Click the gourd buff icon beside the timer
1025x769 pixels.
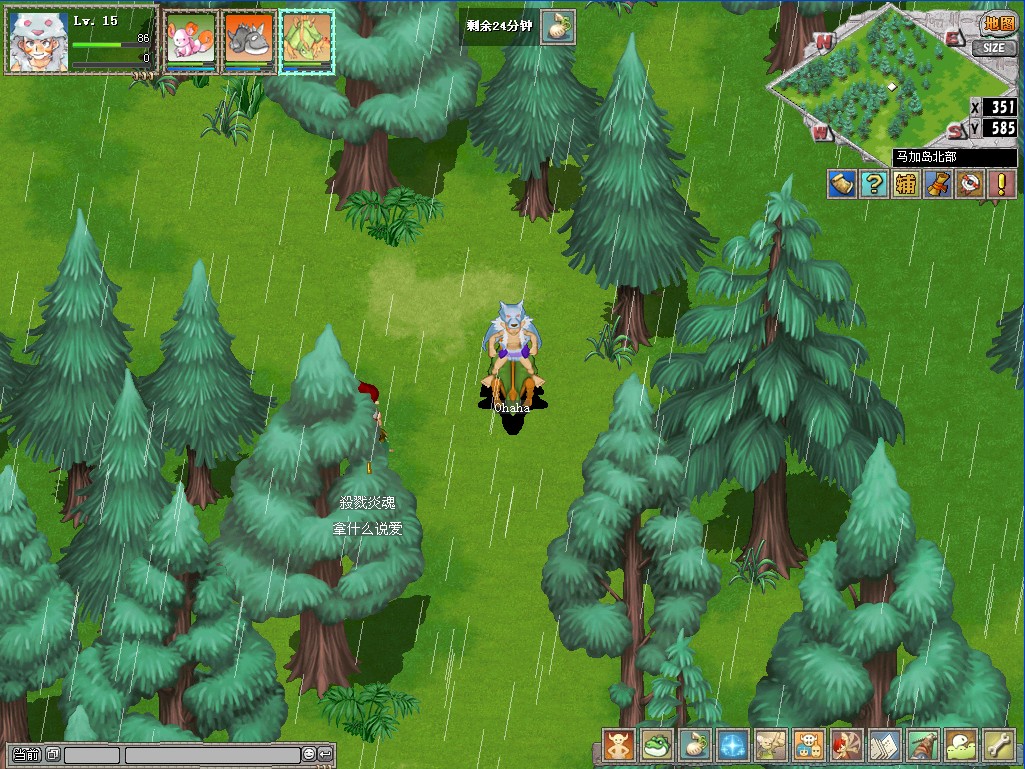558,28
